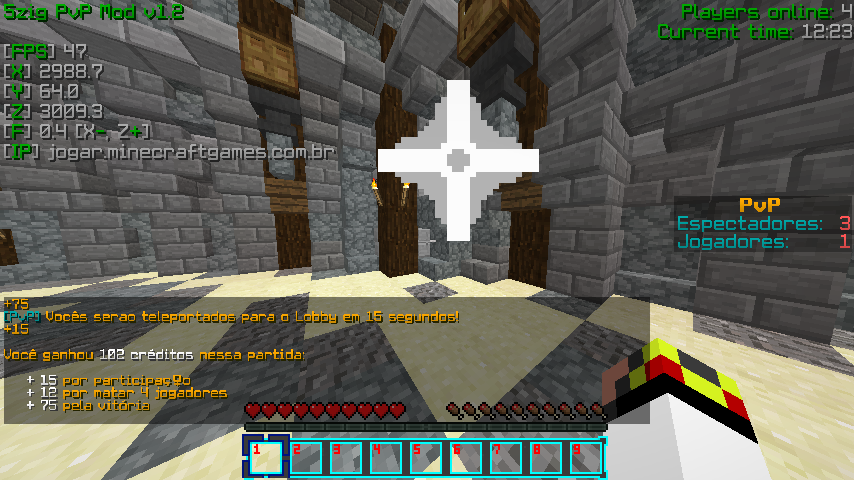The image size is (854, 480).
Task: Choose hotbar slot numbered 8
Action: [546, 458]
